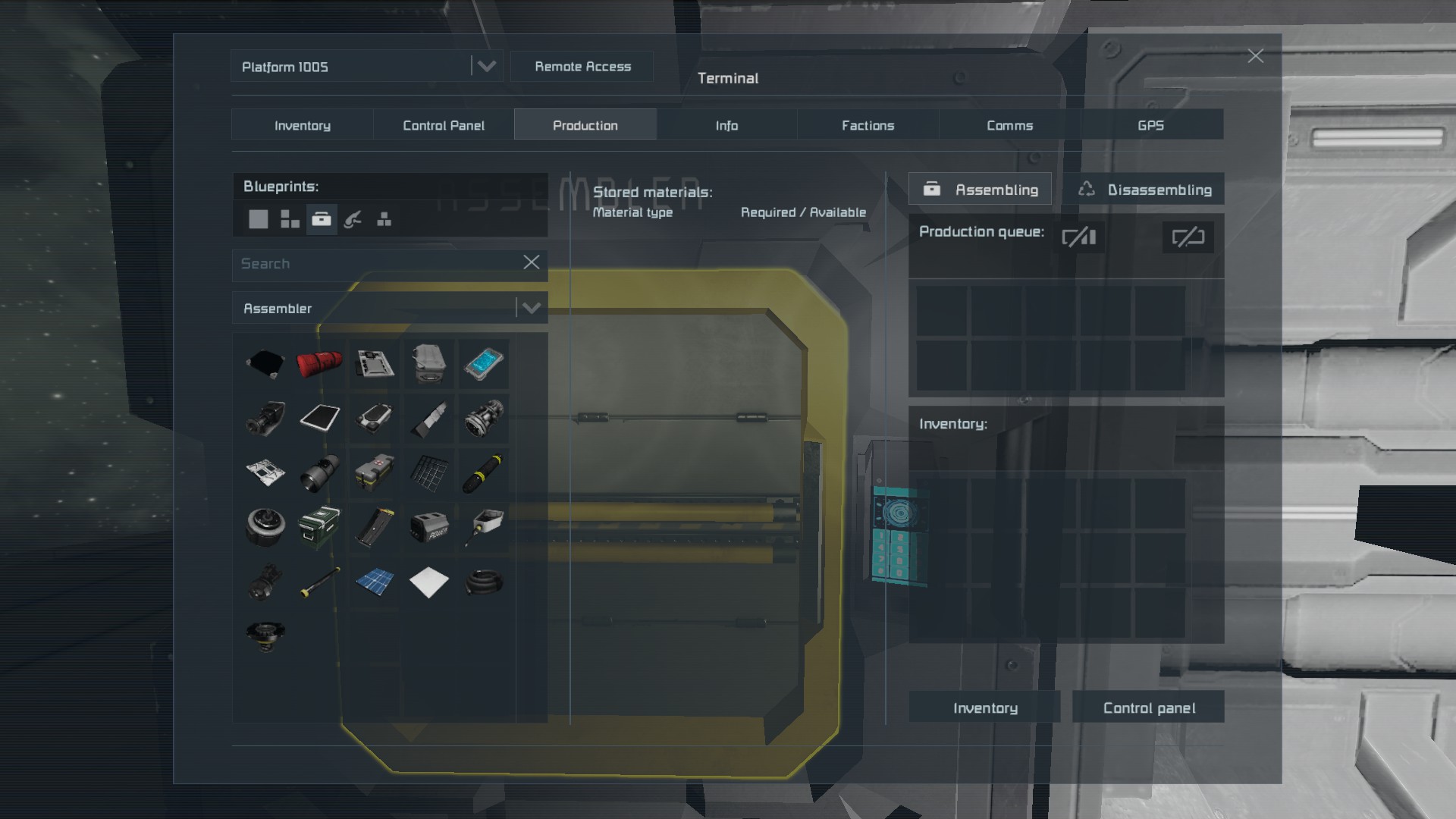Open the Assembler selection dropdown
Viewport: 1456px width, 819px height.
tap(531, 308)
